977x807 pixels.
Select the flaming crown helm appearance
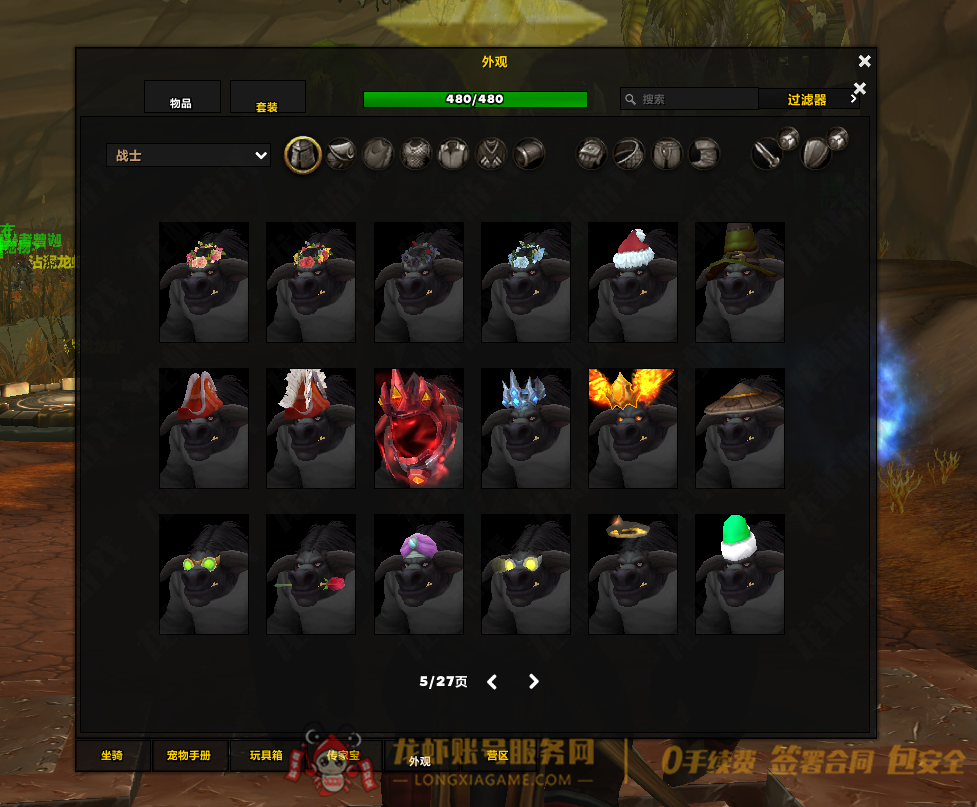click(633, 428)
